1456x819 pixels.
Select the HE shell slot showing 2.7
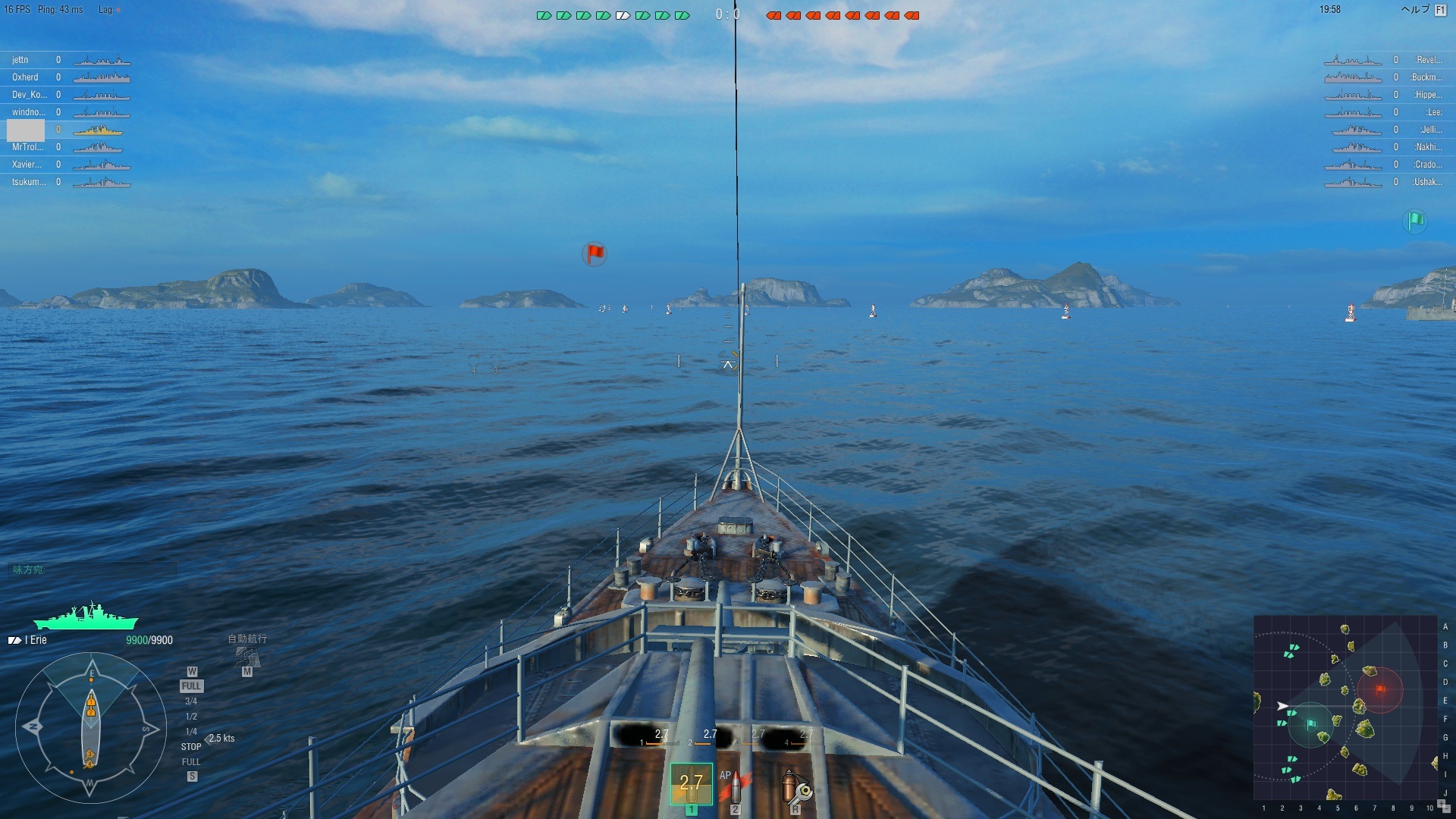click(691, 783)
